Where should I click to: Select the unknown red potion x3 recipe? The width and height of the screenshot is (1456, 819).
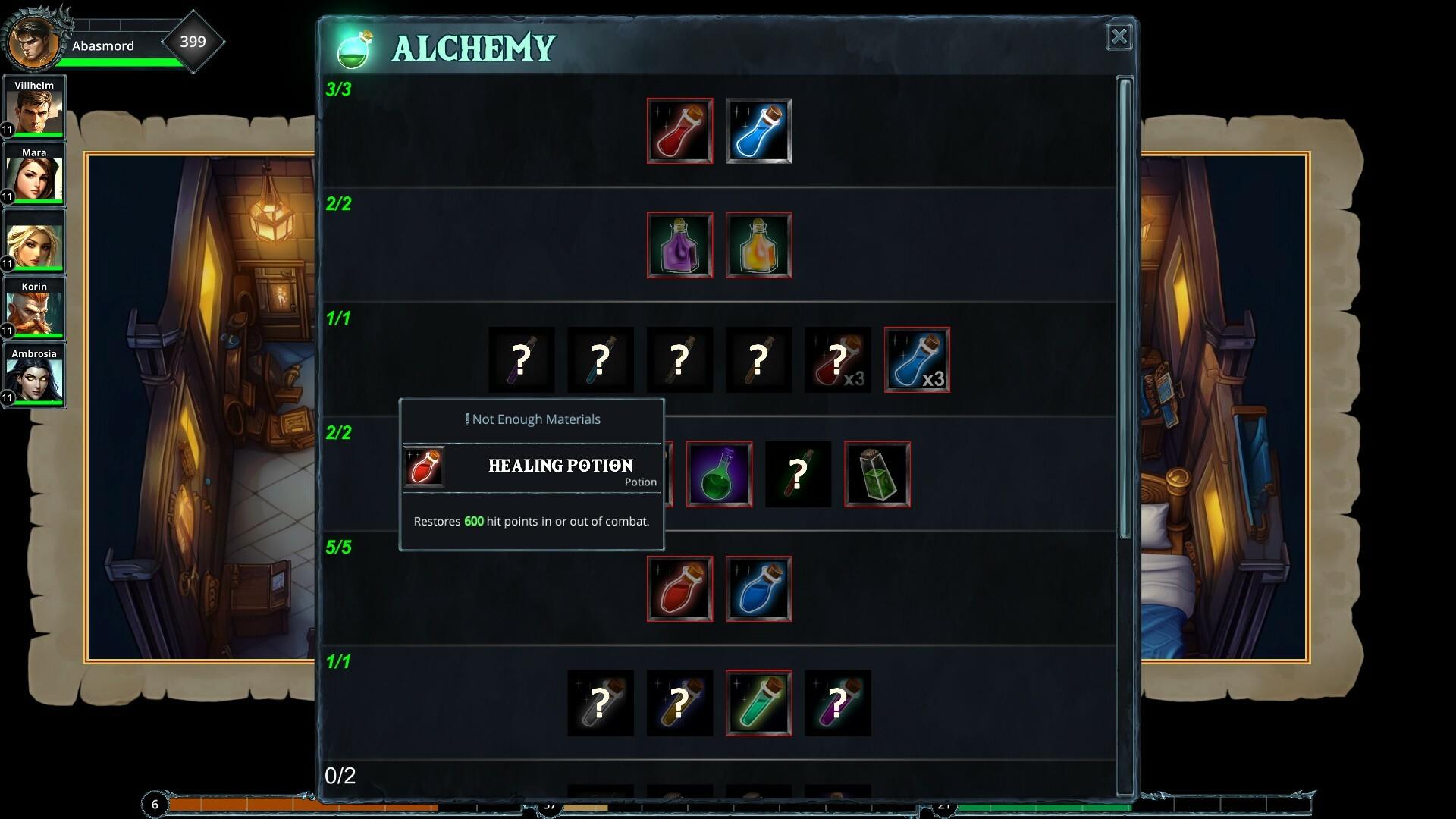tap(837, 359)
